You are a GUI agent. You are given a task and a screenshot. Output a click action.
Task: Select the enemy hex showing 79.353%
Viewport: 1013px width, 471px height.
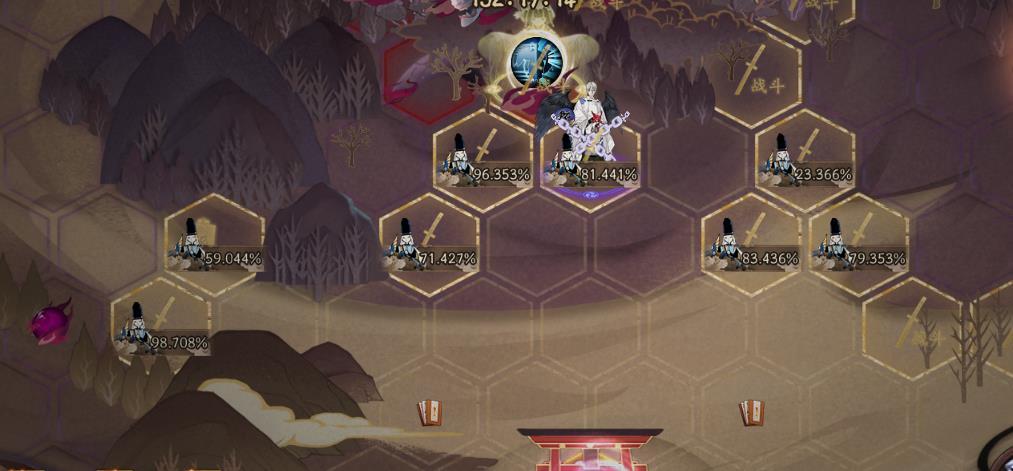pos(858,245)
